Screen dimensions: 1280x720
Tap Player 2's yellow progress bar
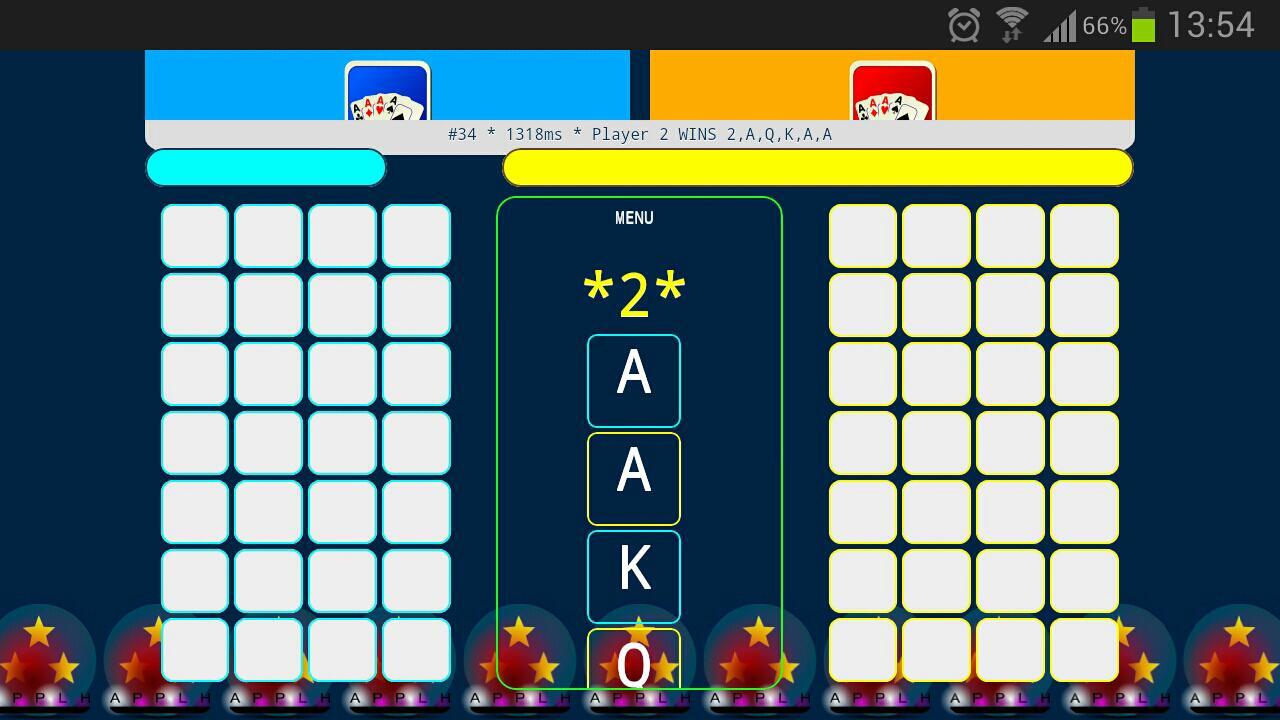point(818,168)
